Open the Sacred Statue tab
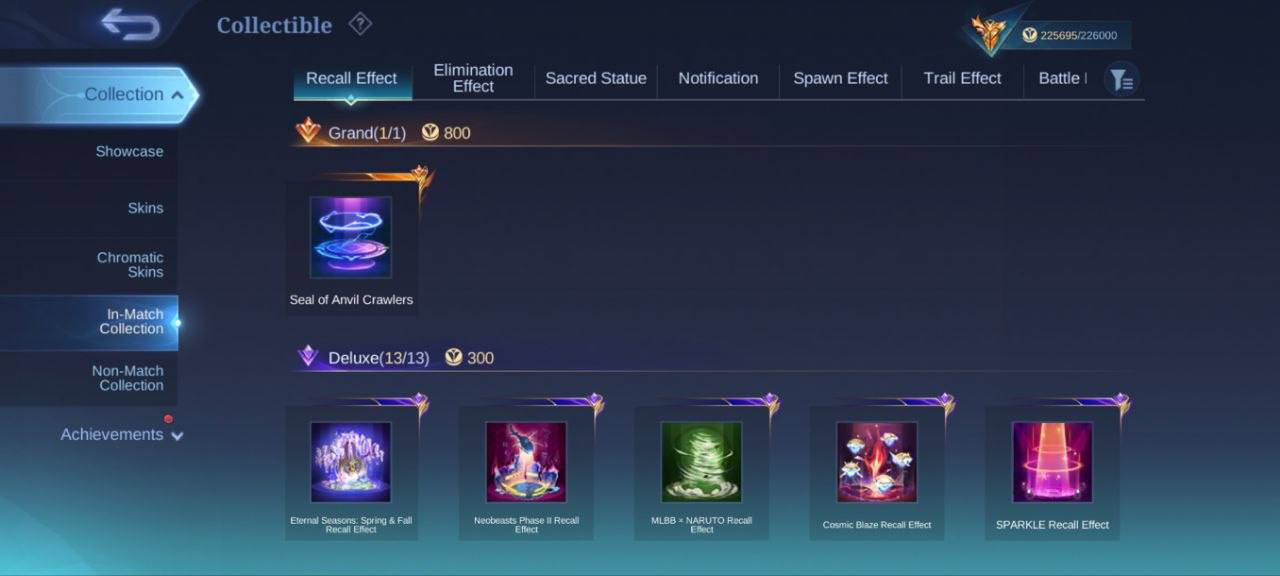The height and width of the screenshot is (576, 1280). coord(595,78)
